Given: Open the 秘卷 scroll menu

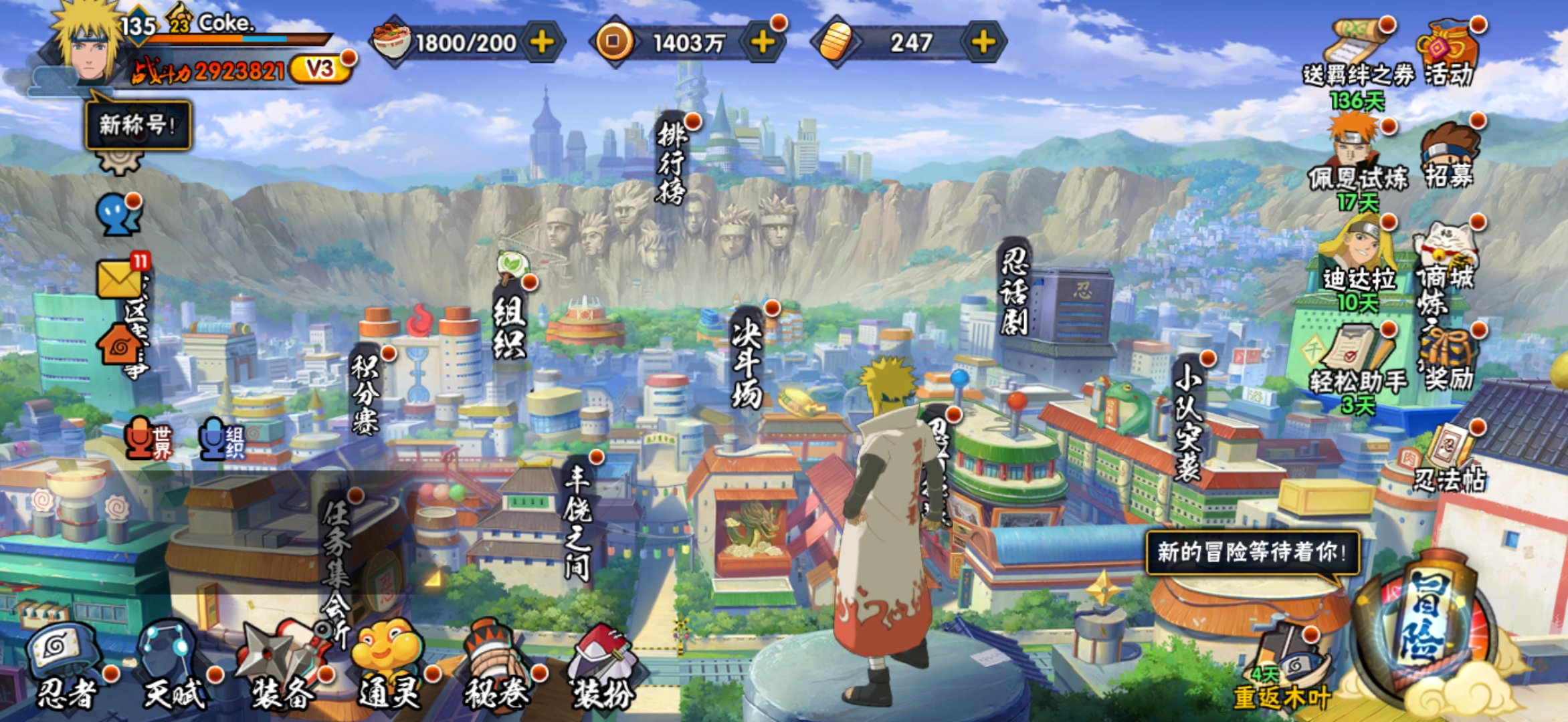Looking at the screenshot, I should point(496,669).
